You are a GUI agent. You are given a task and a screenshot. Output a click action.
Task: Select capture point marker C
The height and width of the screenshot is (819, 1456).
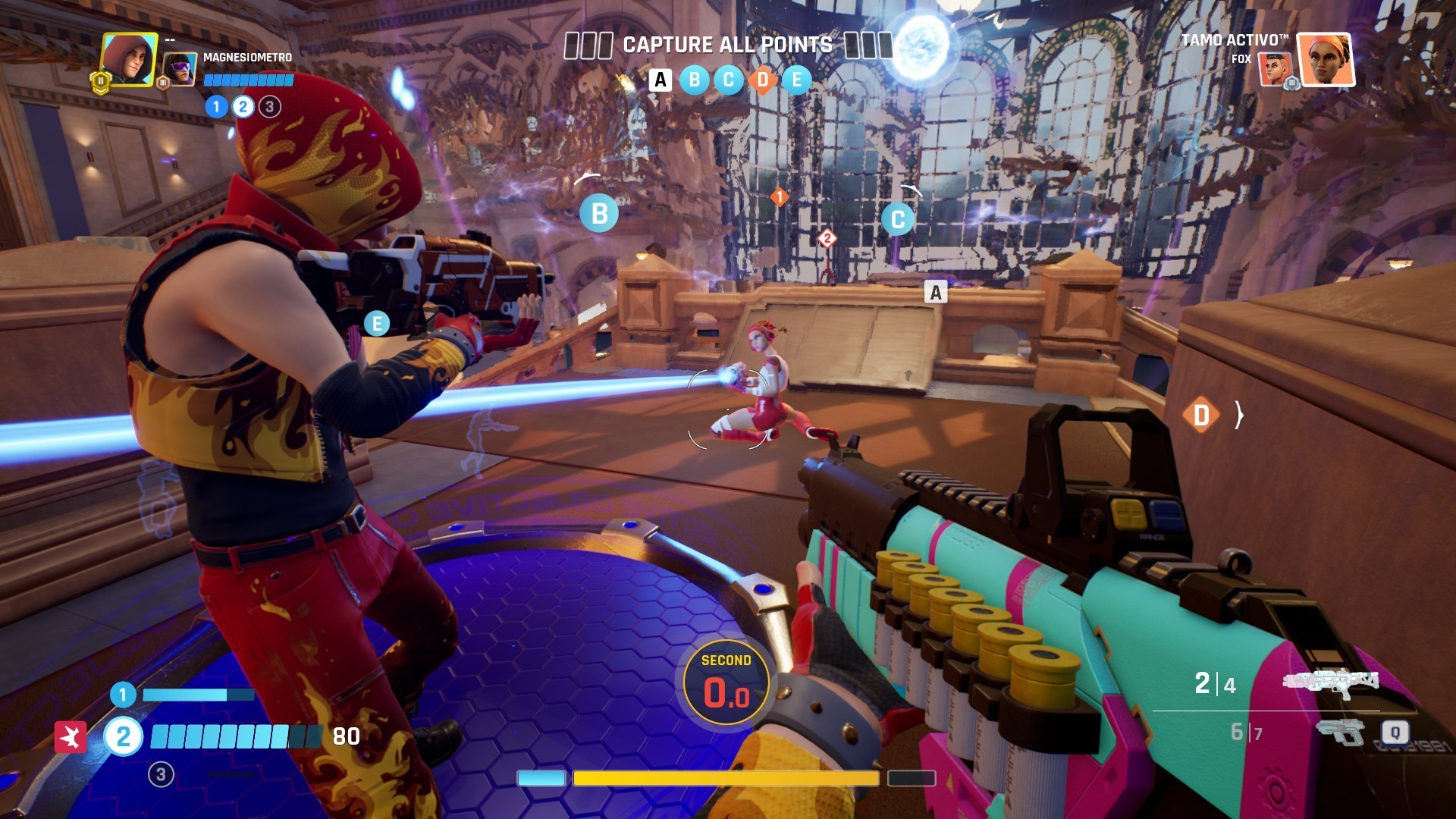[898, 218]
